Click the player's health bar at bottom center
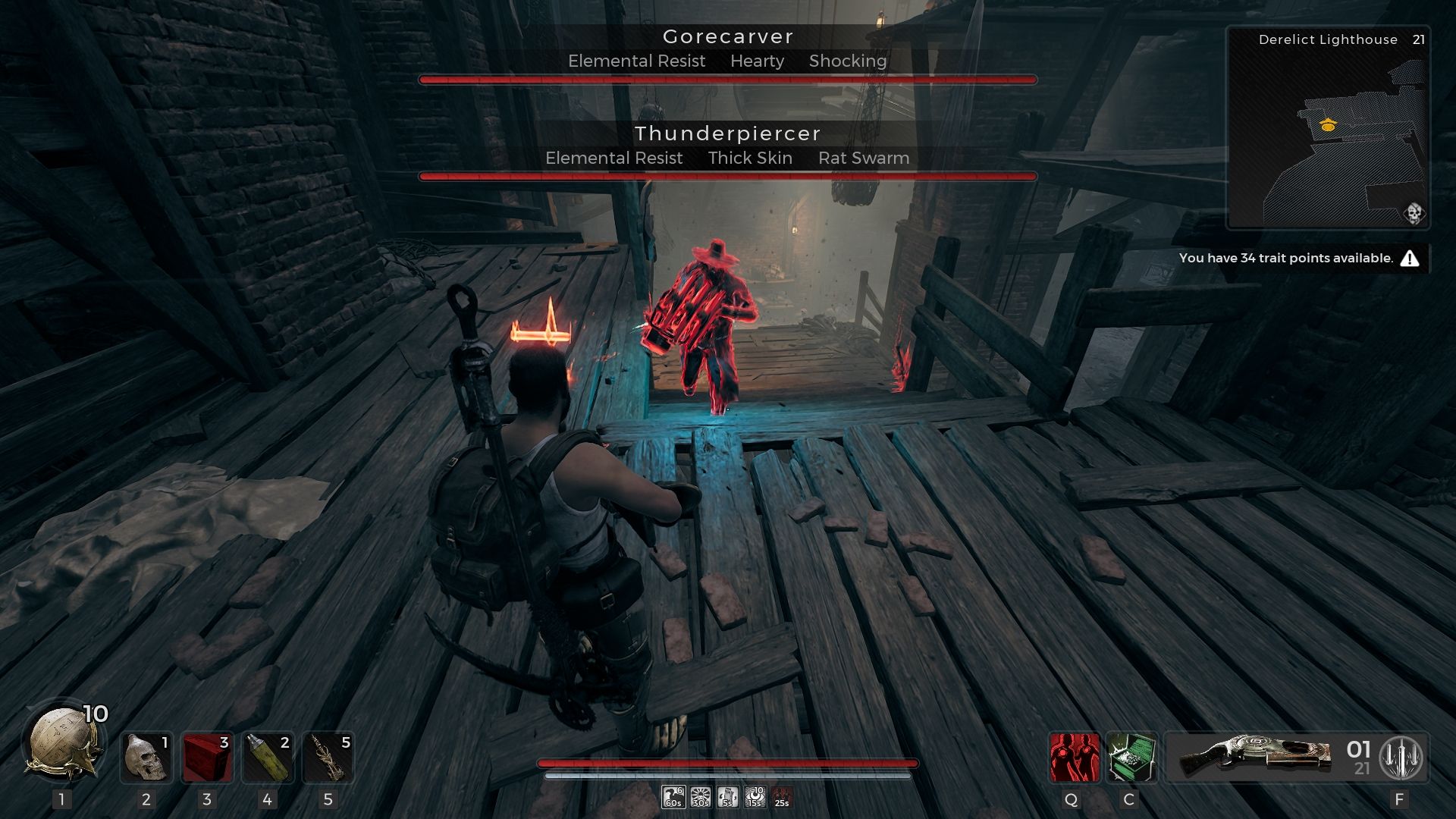Viewport: 1456px width, 819px height. coord(728,763)
